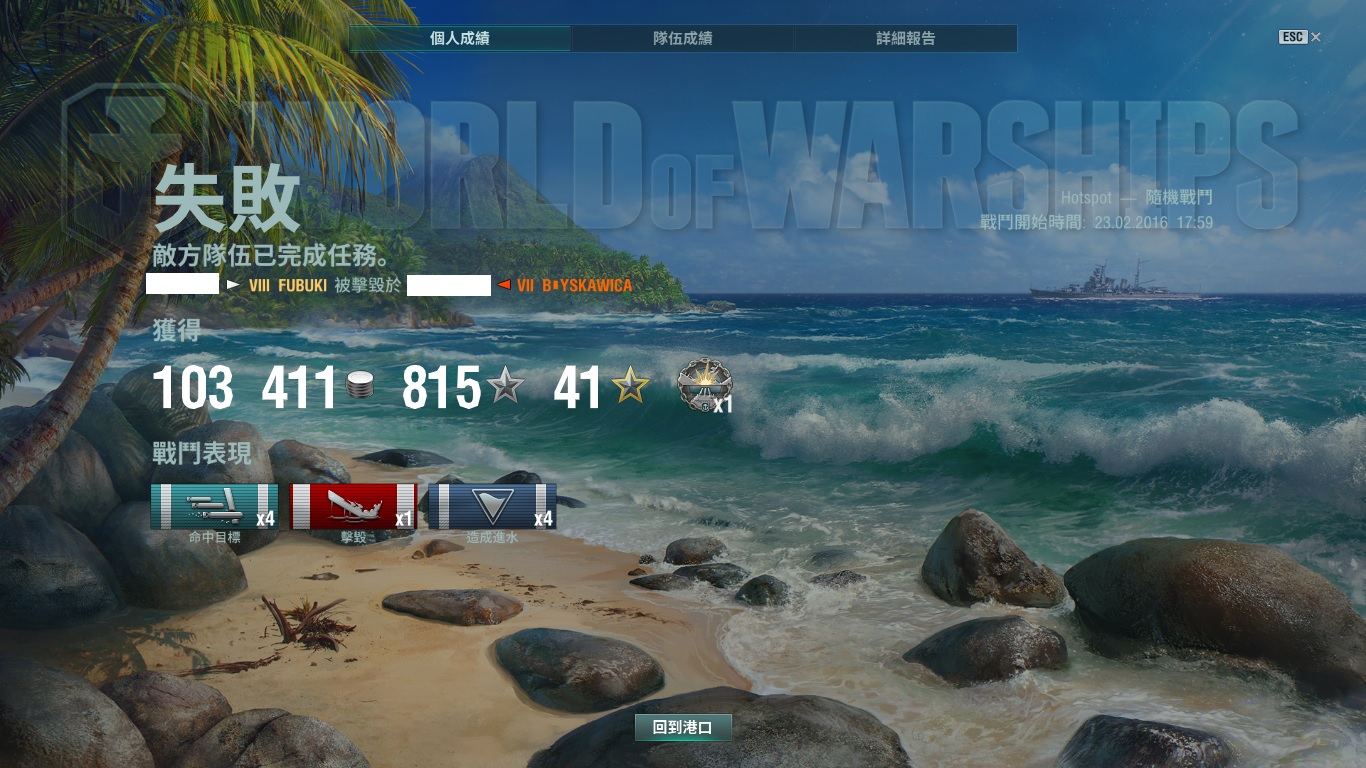Close the results screen with the X
Screen dimensions: 1366x768
[x=1316, y=37]
